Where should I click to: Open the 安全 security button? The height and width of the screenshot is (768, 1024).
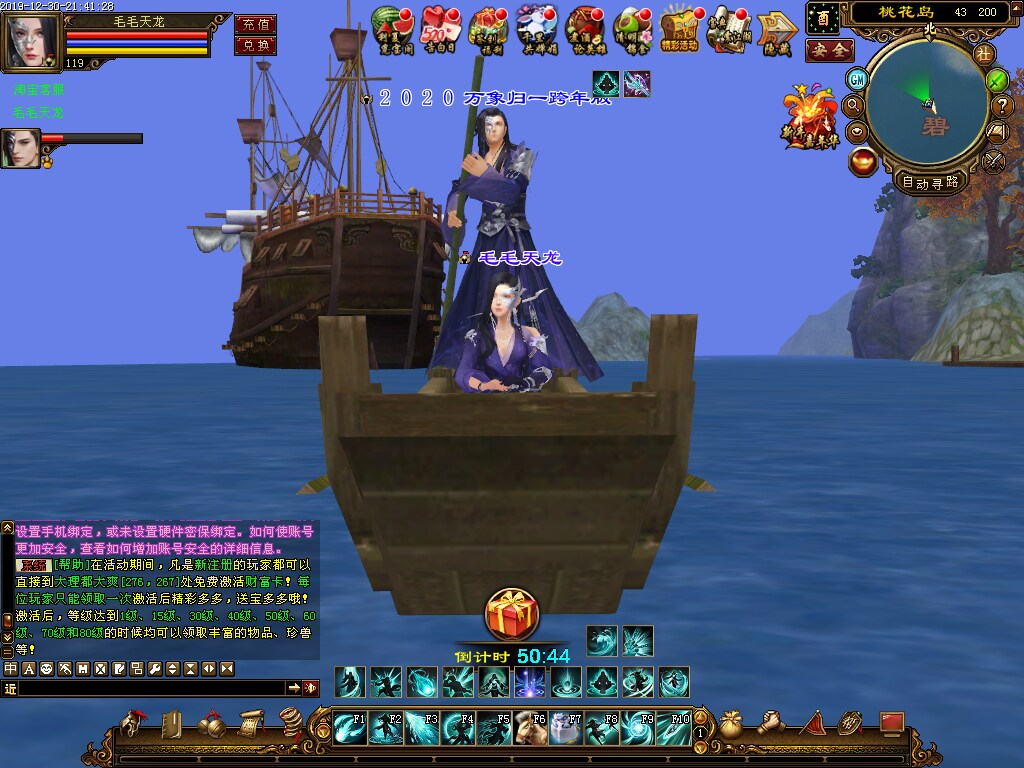(x=829, y=50)
